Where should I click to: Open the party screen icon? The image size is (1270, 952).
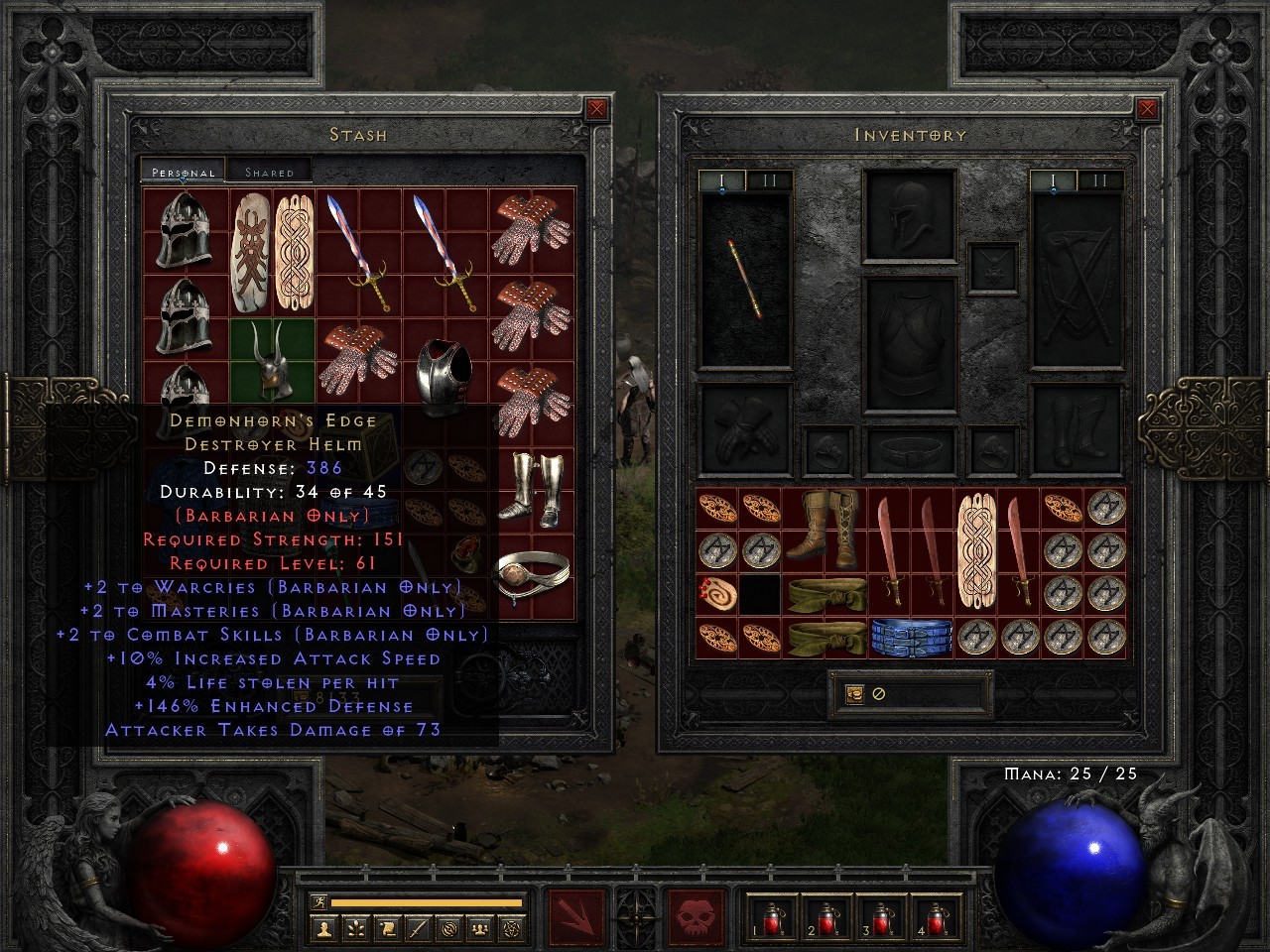point(479,930)
